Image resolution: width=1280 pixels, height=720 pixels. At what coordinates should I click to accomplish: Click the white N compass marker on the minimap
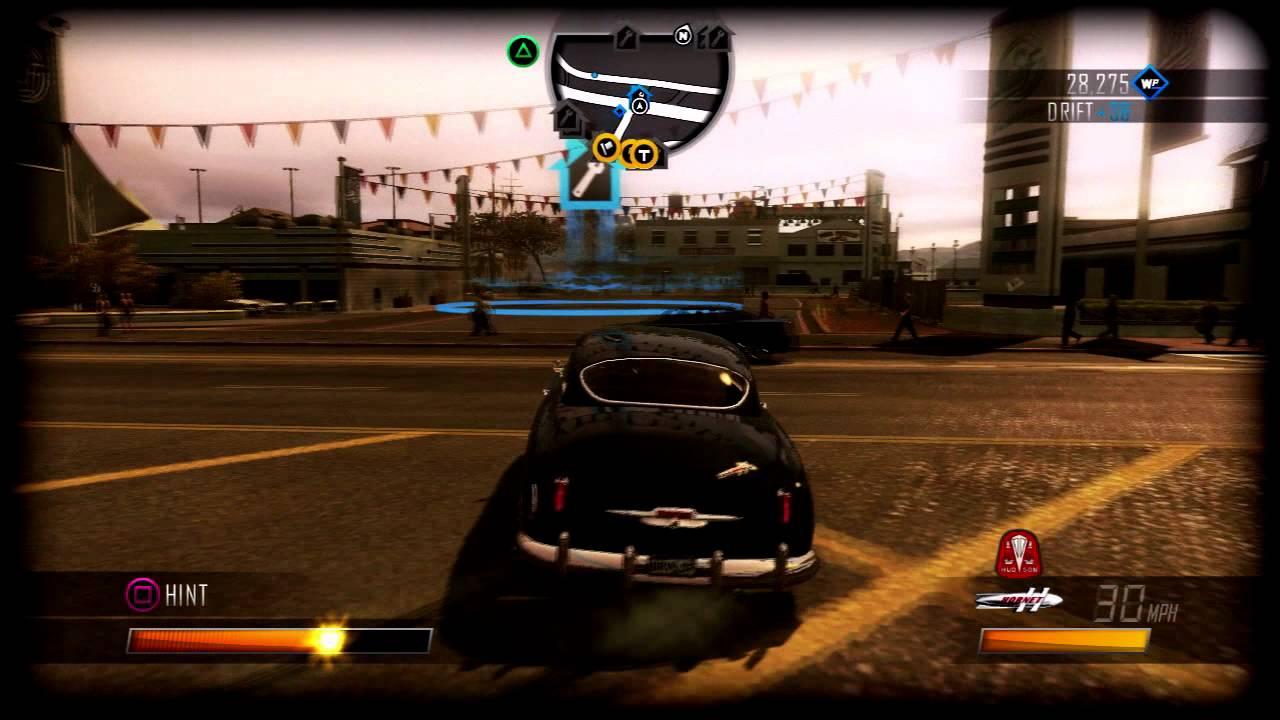click(x=683, y=35)
